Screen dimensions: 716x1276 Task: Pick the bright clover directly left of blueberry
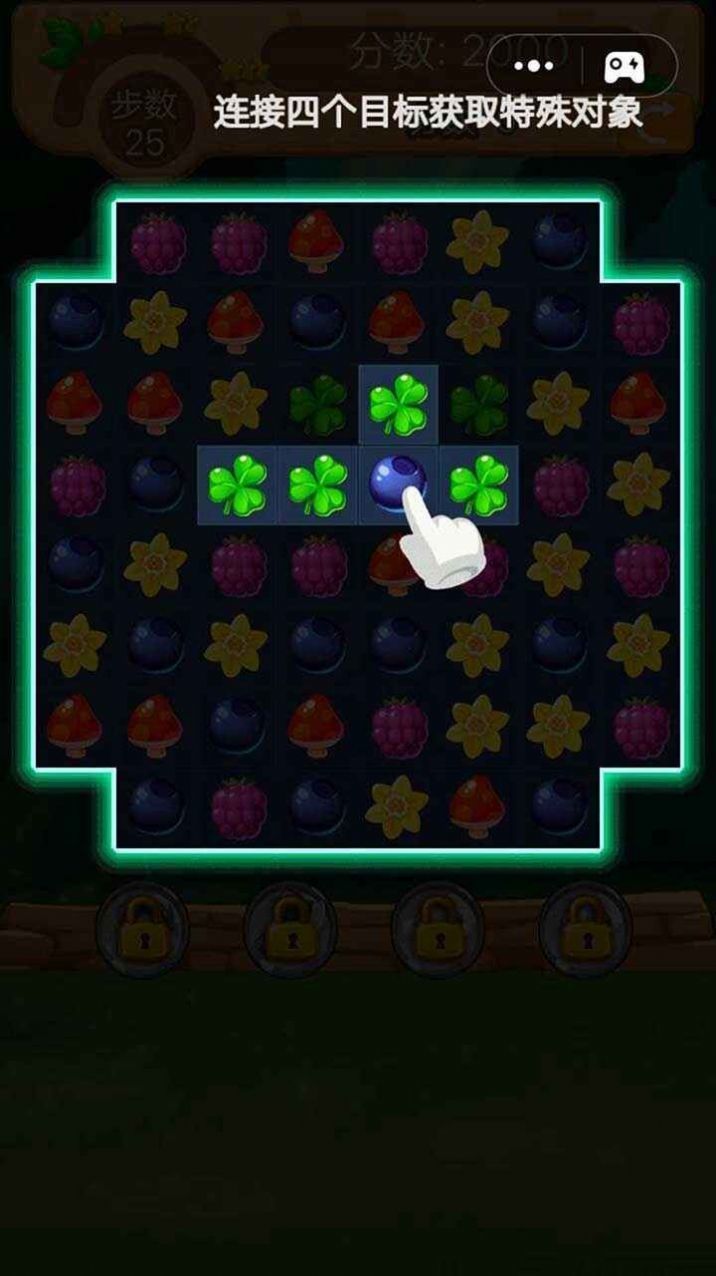click(x=318, y=485)
